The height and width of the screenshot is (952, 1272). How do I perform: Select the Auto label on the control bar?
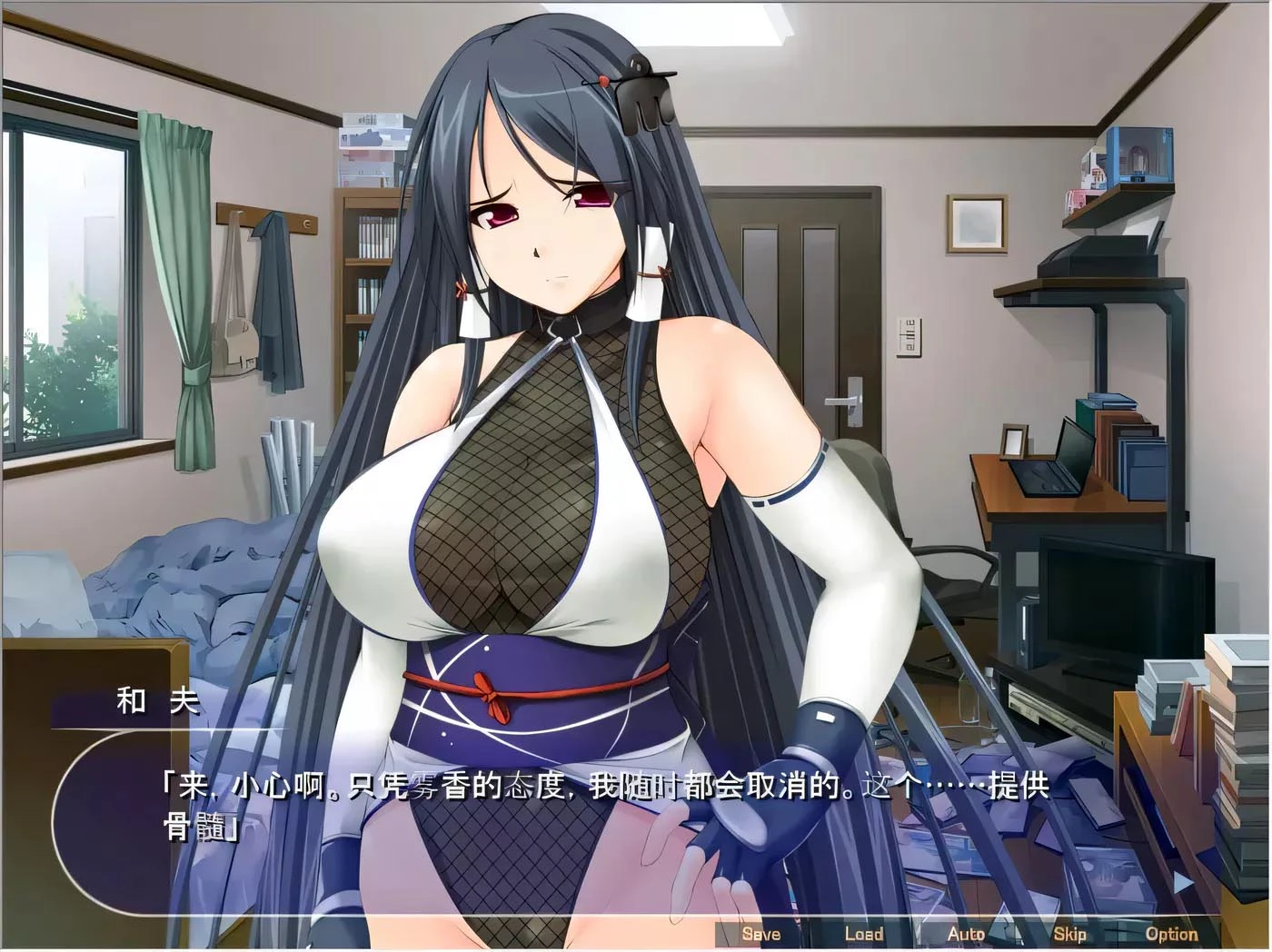tap(967, 933)
